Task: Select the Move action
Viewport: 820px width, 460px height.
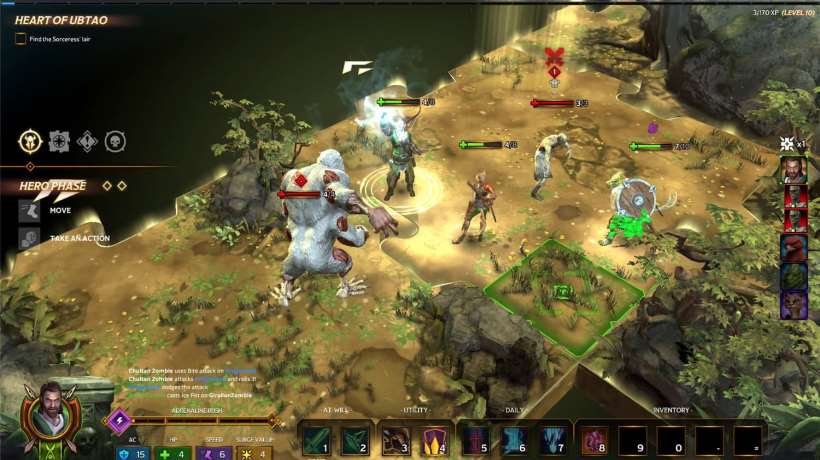Action: (x=30, y=211)
